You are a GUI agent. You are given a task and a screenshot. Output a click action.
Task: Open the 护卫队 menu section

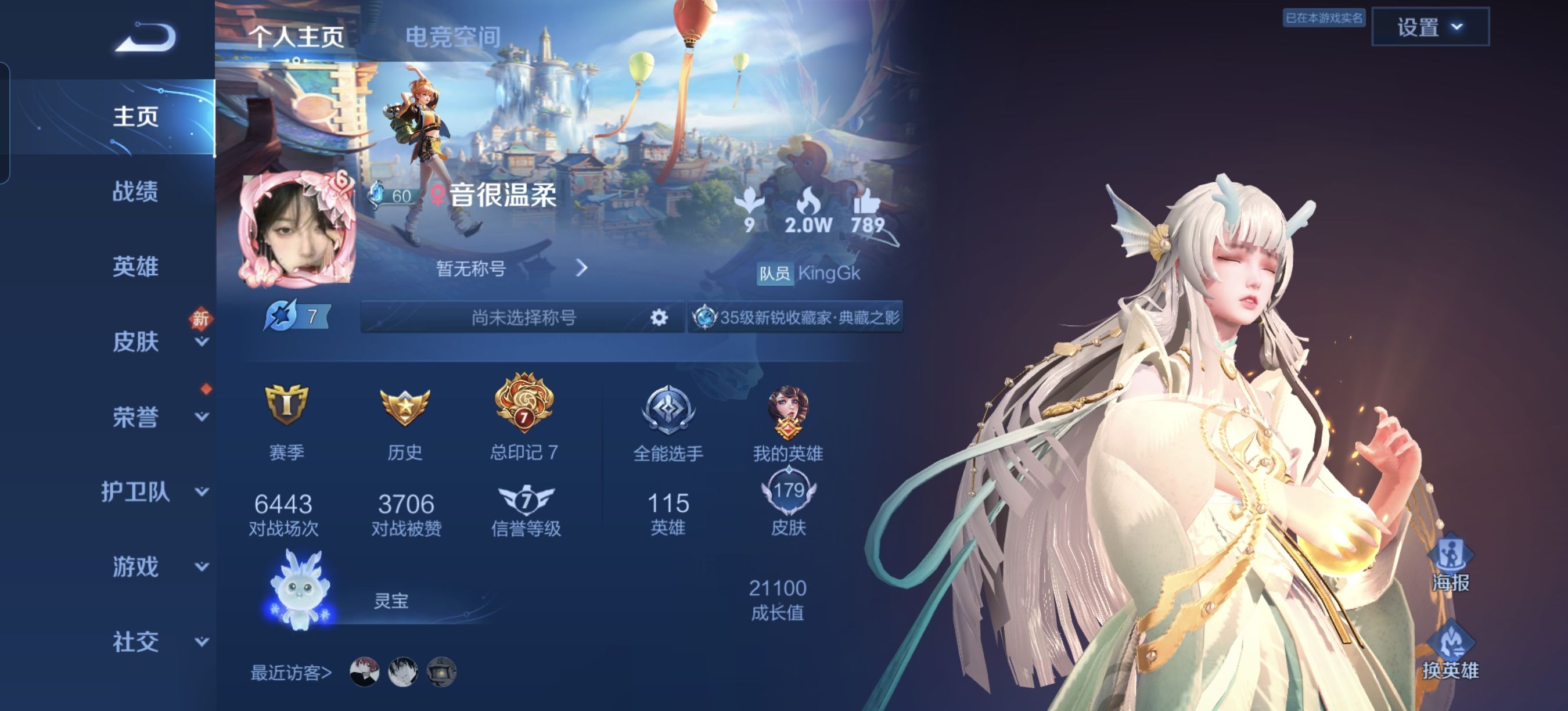tap(136, 492)
